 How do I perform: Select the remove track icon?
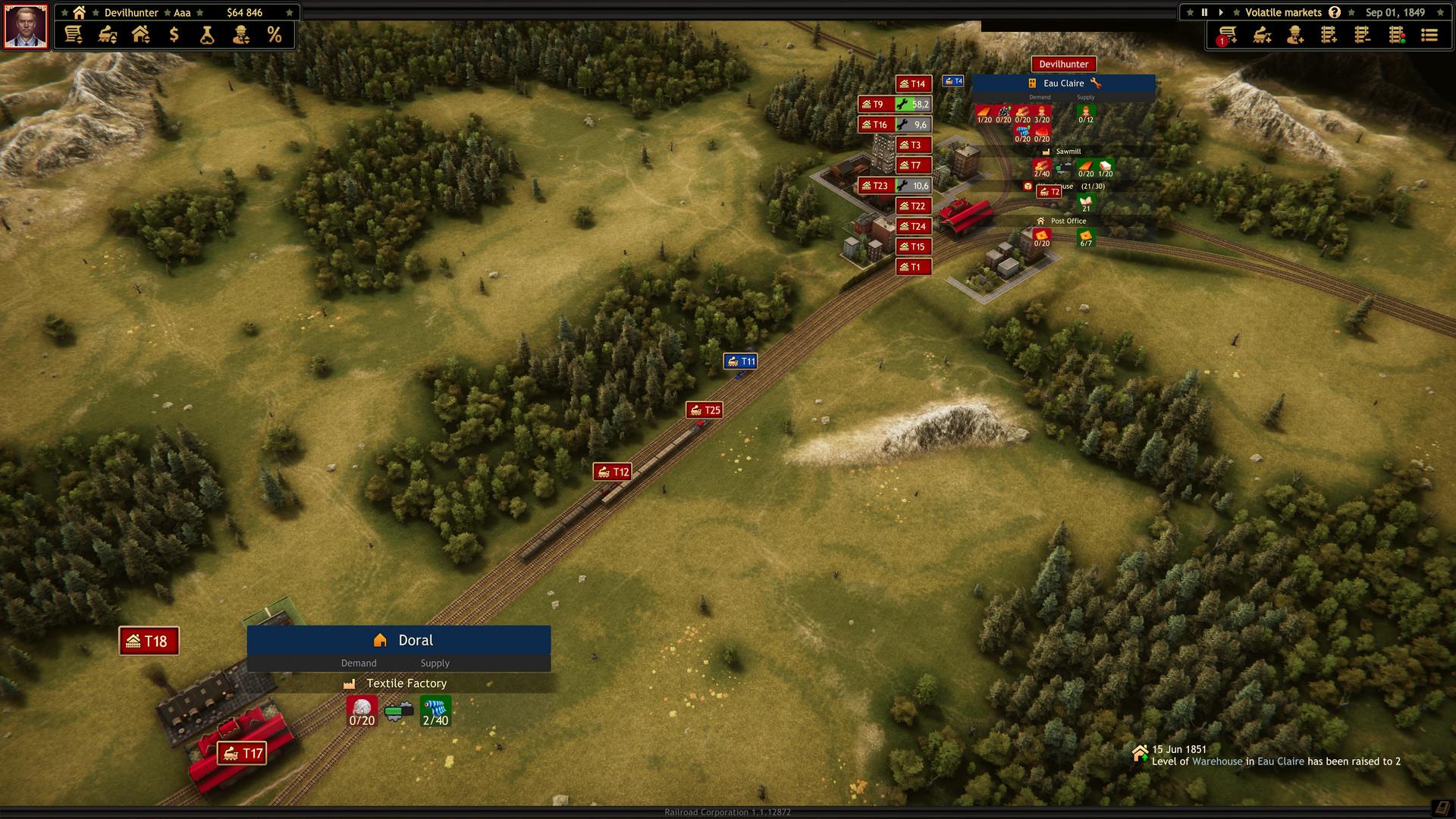[1363, 35]
